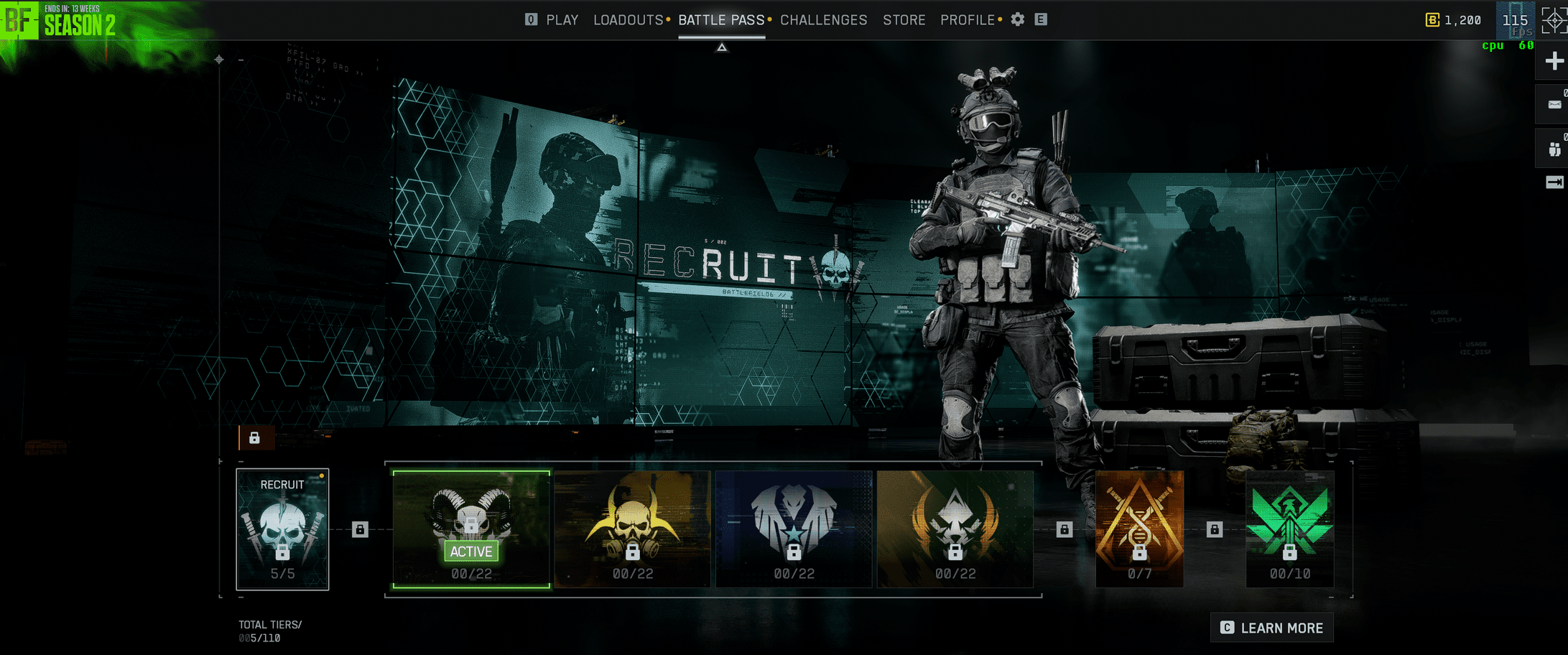This screenshot has height=655, width=1568.
Task: Go to the Challenges tab
Action: click(823, 20)
